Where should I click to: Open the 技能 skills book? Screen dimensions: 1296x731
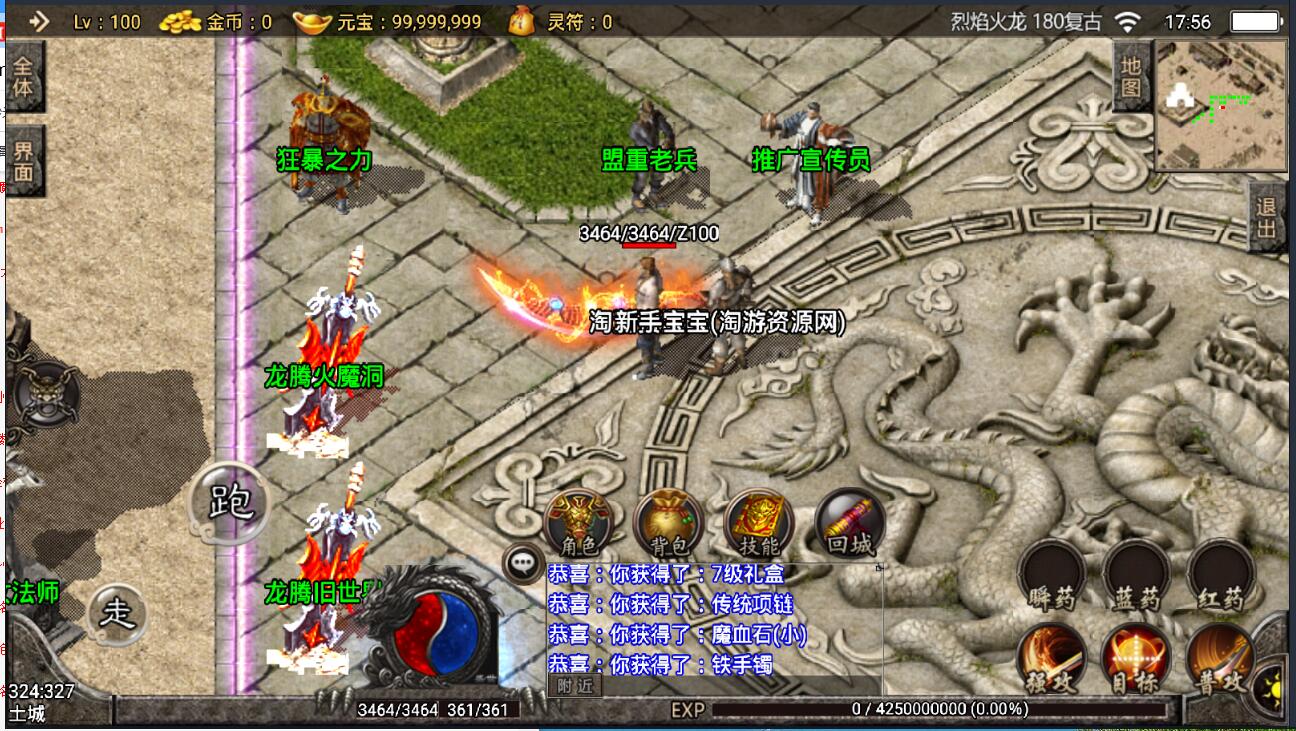tap(758, 523)
